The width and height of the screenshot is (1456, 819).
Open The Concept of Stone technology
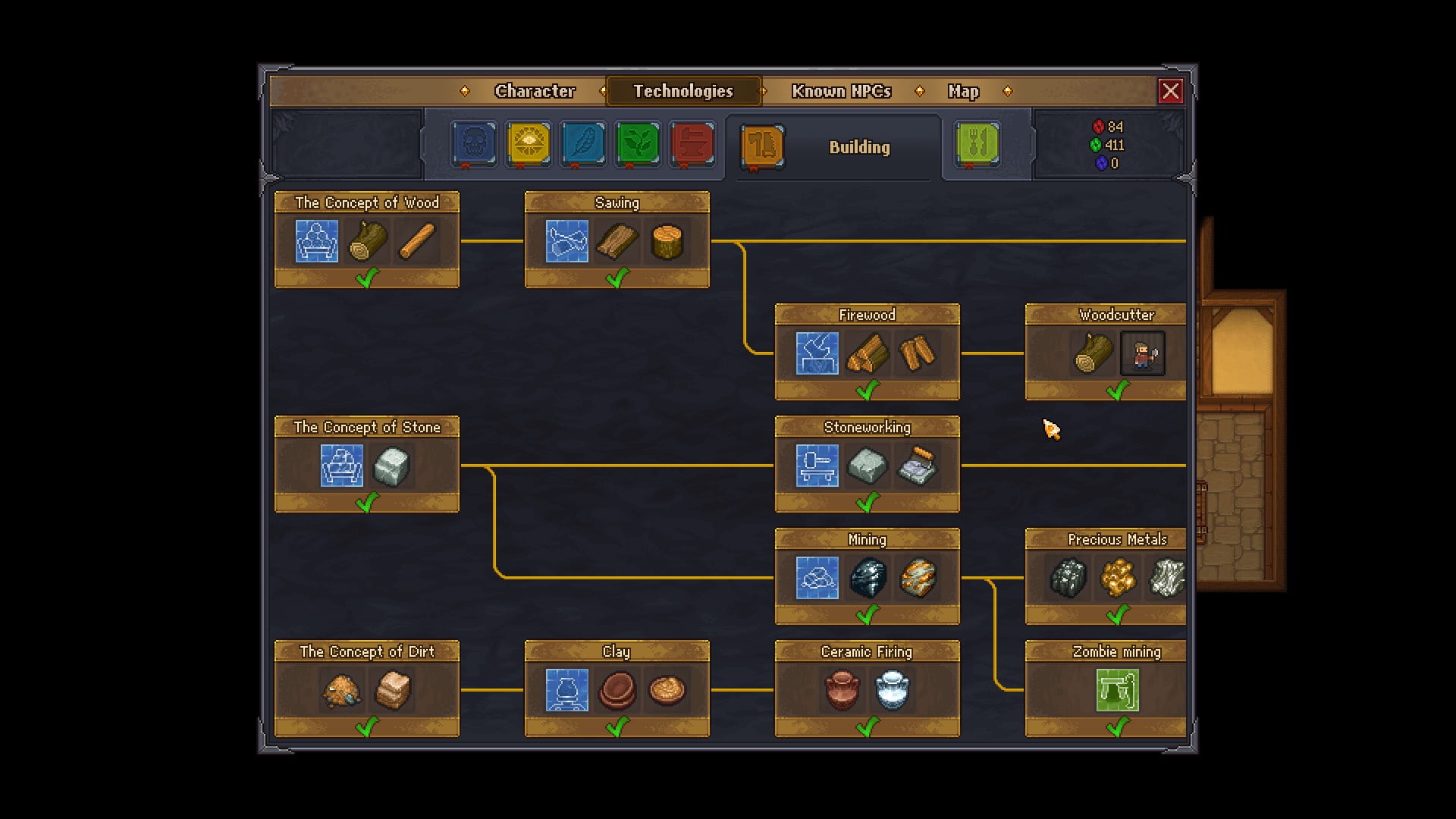pos(367,464)
